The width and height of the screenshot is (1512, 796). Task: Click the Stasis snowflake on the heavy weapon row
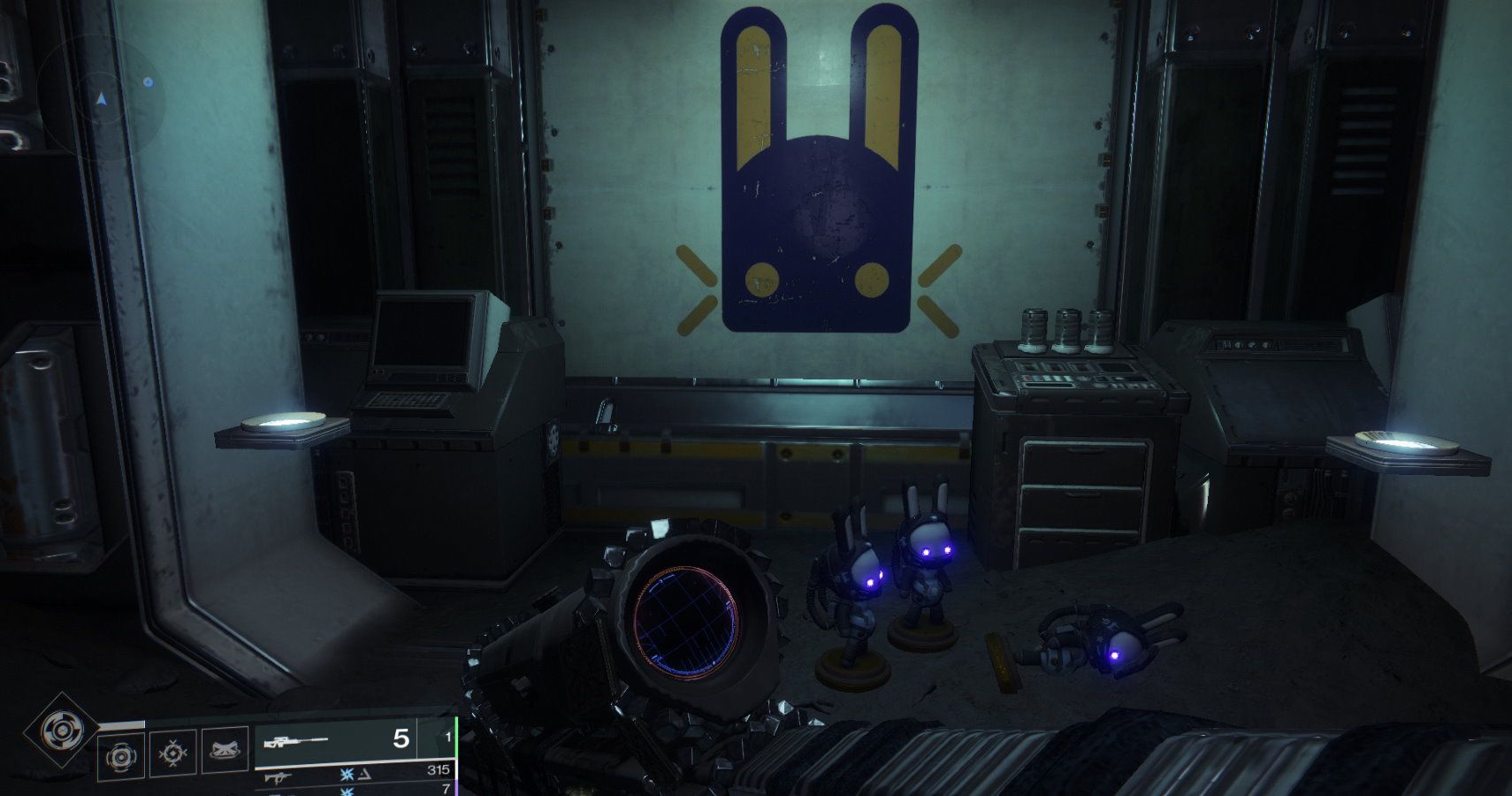point(346,792)
